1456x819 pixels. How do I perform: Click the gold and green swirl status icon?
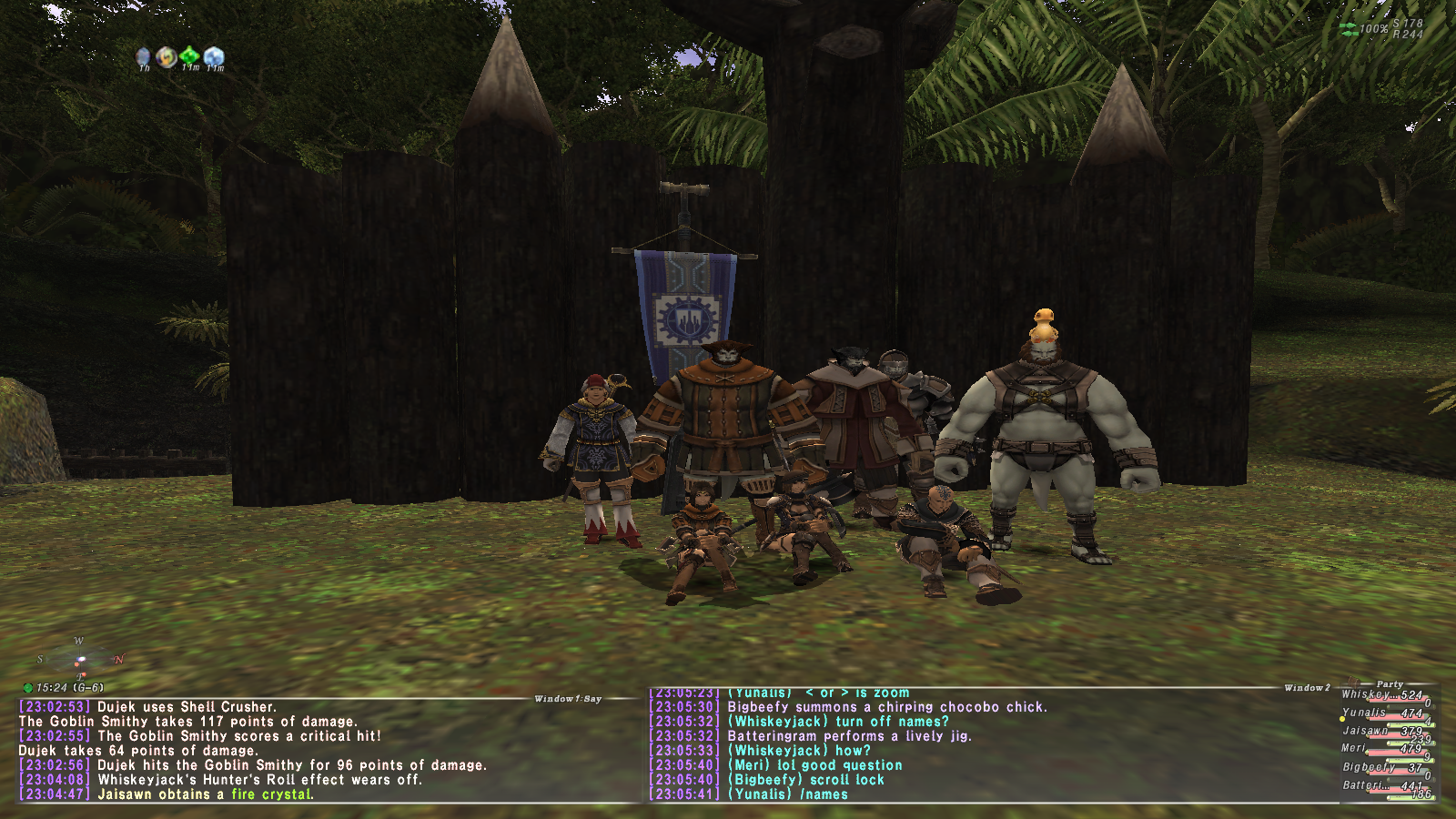click(166, 57)
